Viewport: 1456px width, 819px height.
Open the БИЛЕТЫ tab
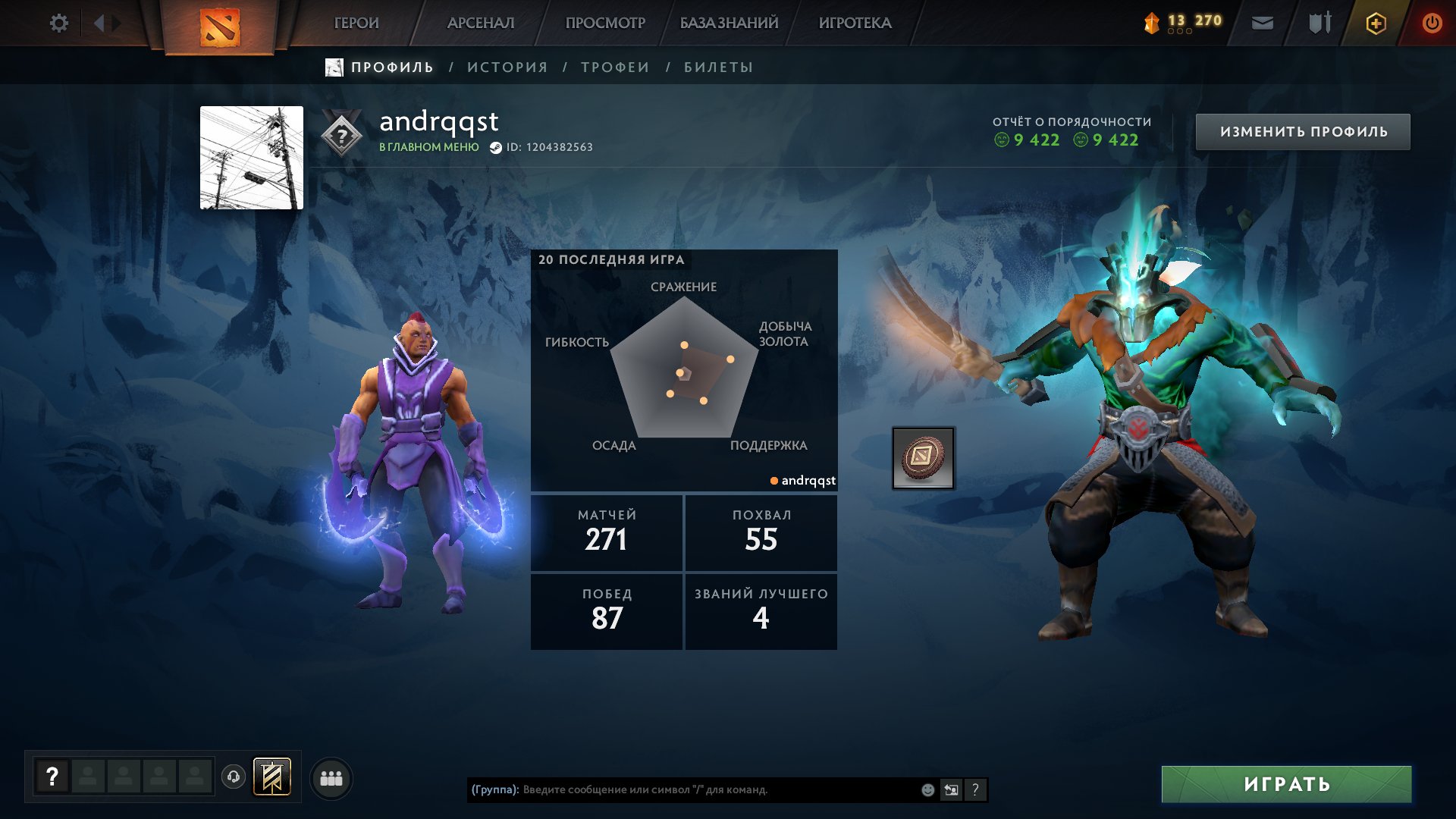718,67
